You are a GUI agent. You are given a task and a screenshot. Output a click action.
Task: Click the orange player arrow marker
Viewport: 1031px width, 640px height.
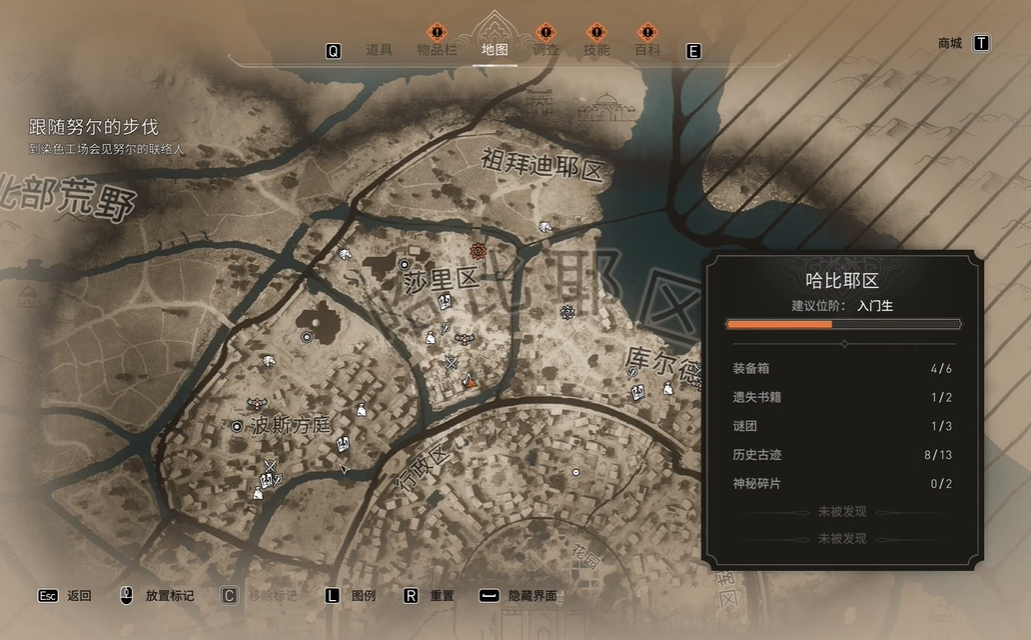click(471, 381)
